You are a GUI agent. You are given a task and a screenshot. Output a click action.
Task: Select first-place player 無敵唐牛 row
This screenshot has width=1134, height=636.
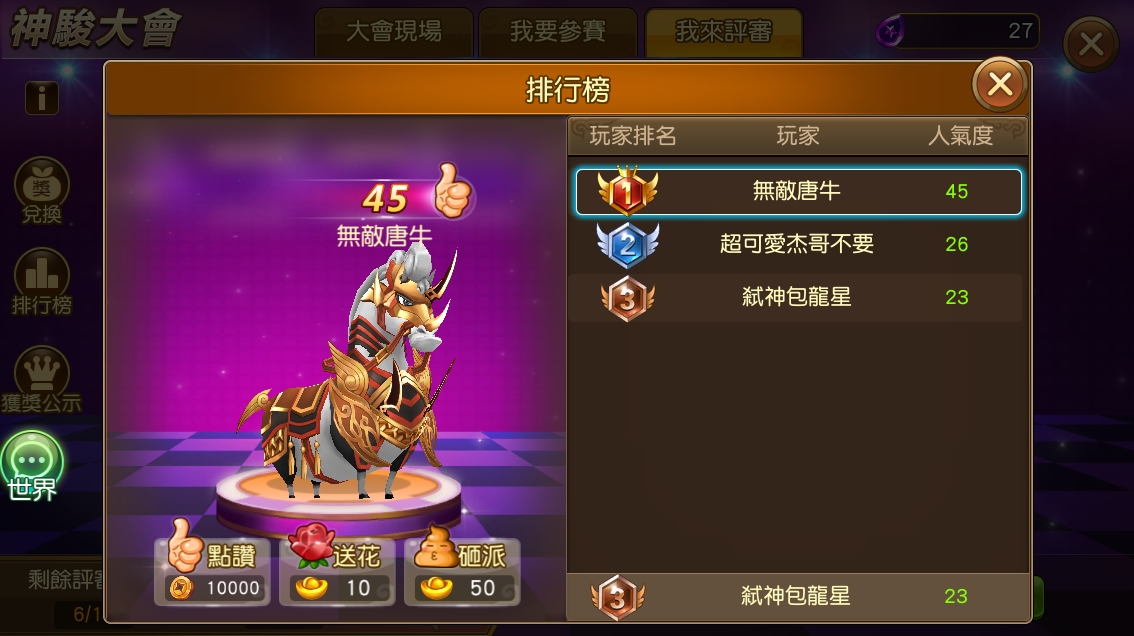click(798, 191)
